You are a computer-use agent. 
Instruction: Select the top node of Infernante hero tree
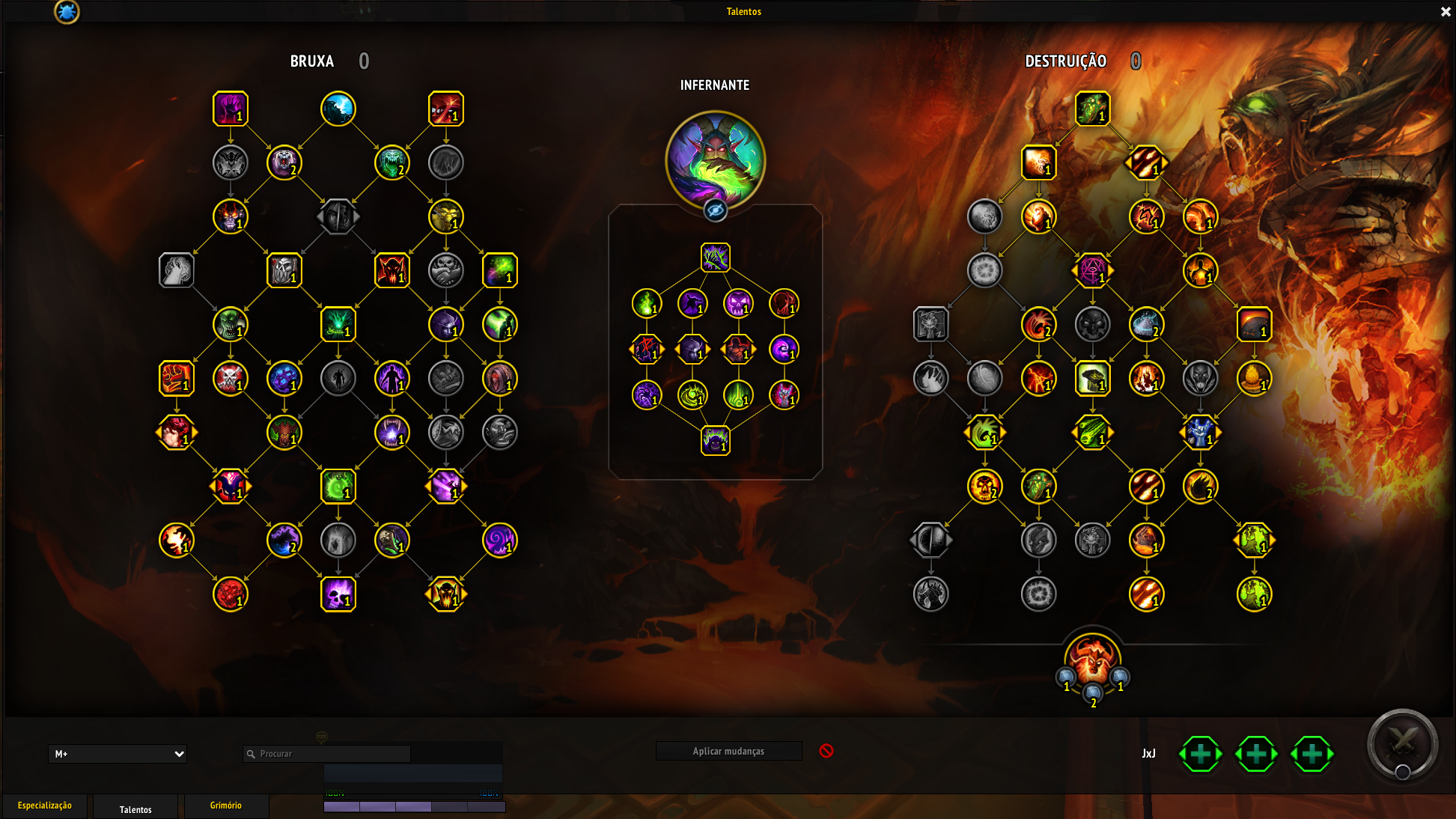click(715, 258)
